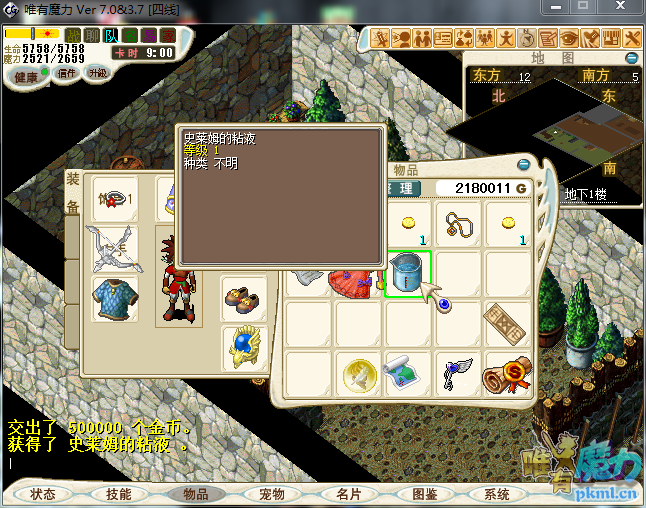The height and width of the screenshot is (508, 646).
Task: Open the 物品 items menu
Action: pyautogui.click(x=195, y=494)
